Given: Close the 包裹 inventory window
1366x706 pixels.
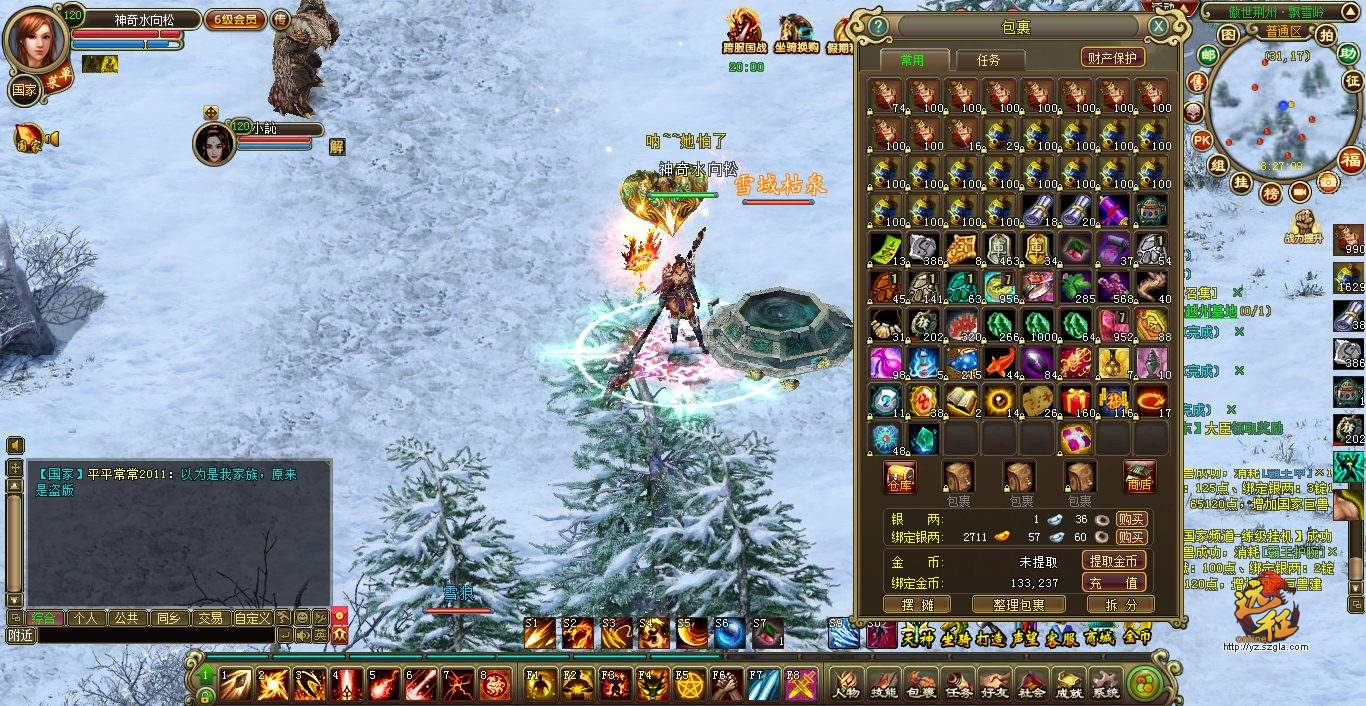Looking at the screenshot, I should coord(1158,26).
